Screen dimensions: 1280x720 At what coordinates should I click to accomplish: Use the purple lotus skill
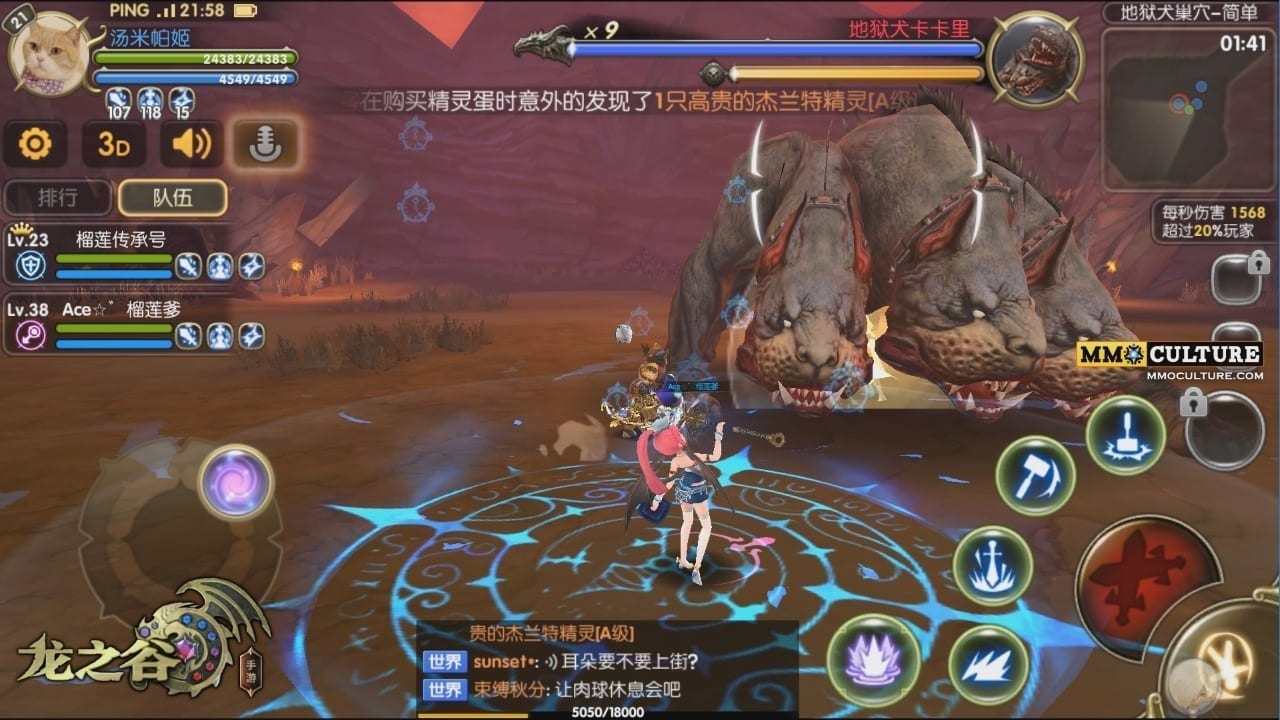coord(874,660)
